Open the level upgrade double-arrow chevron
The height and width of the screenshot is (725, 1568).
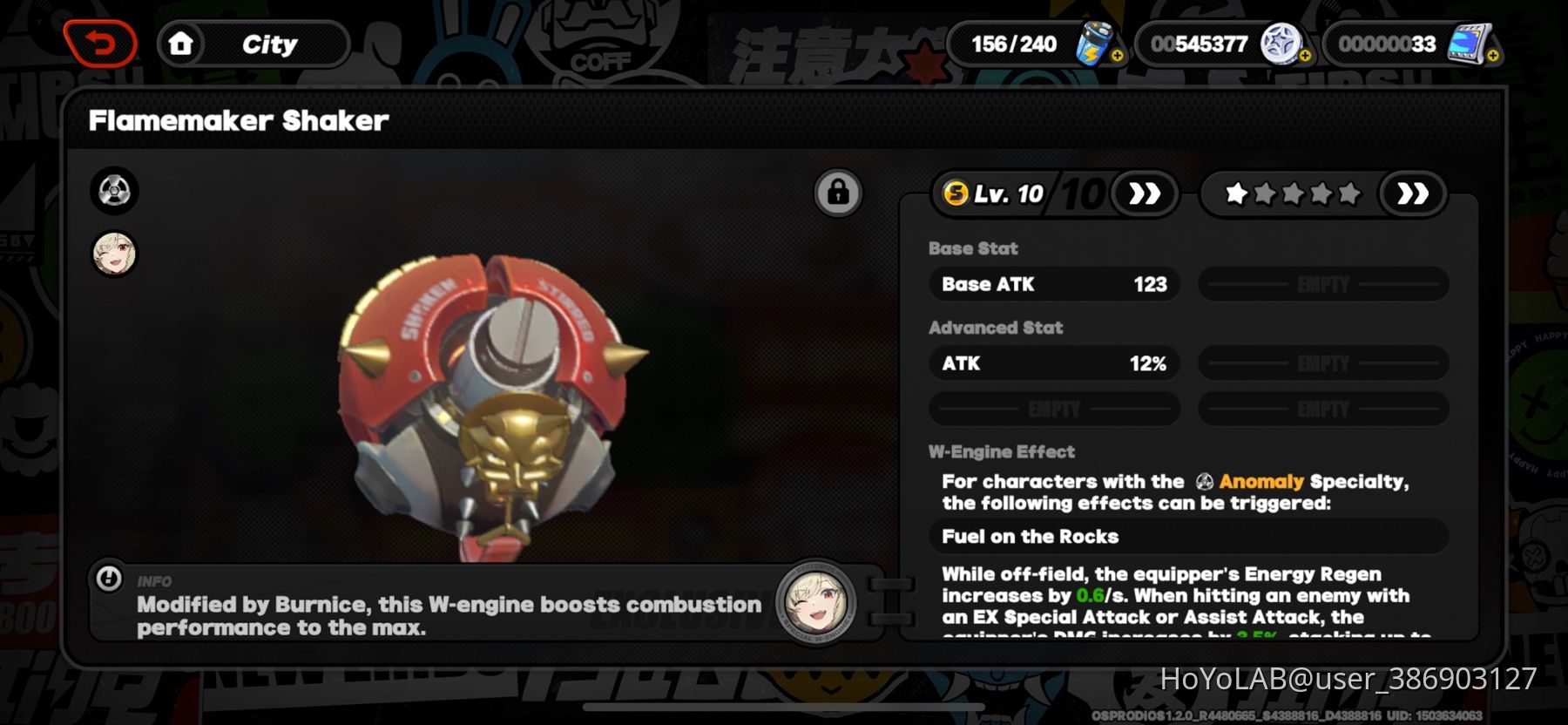[1146, 193]
